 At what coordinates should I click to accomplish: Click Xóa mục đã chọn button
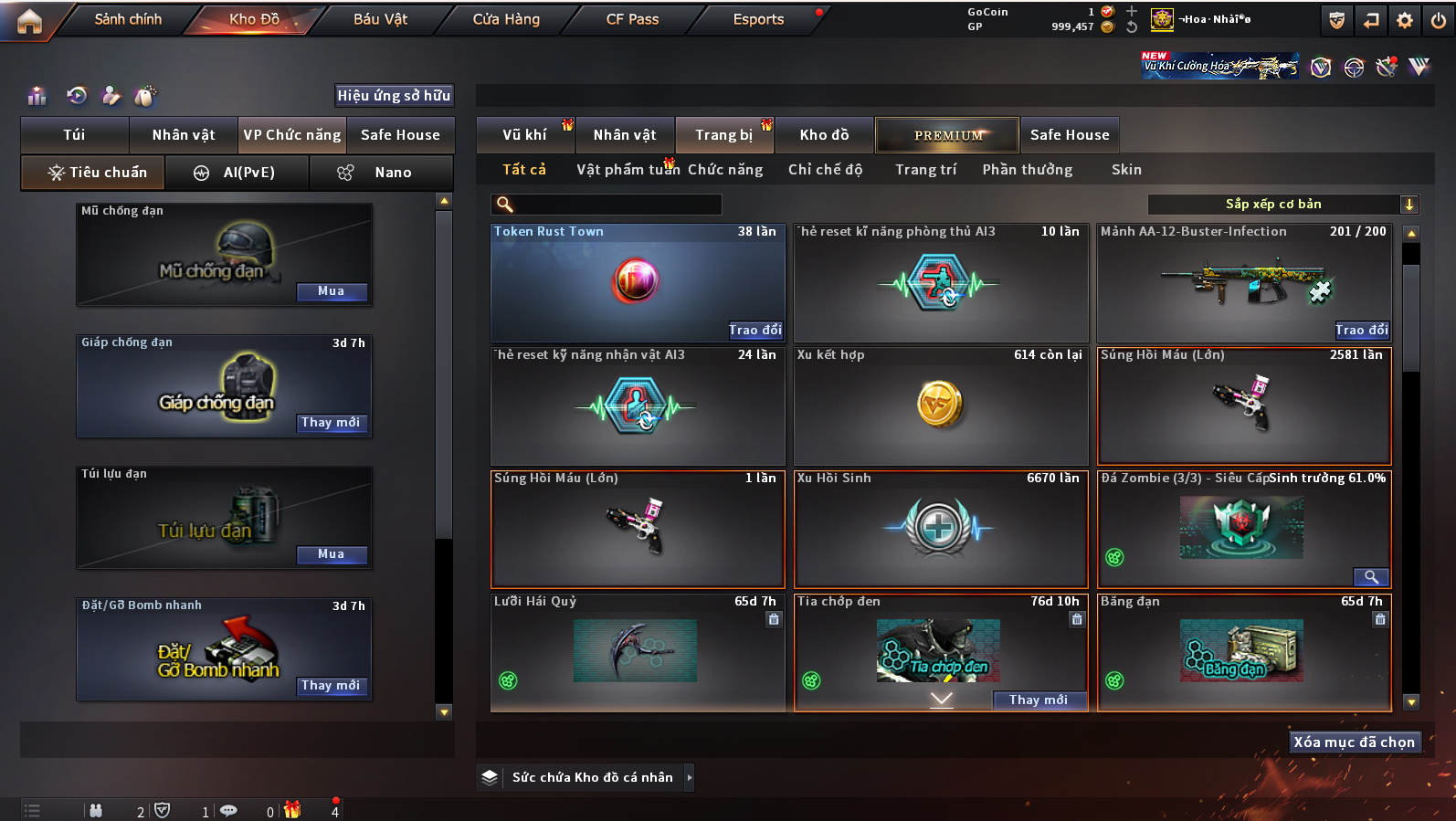pos(1354,742)
